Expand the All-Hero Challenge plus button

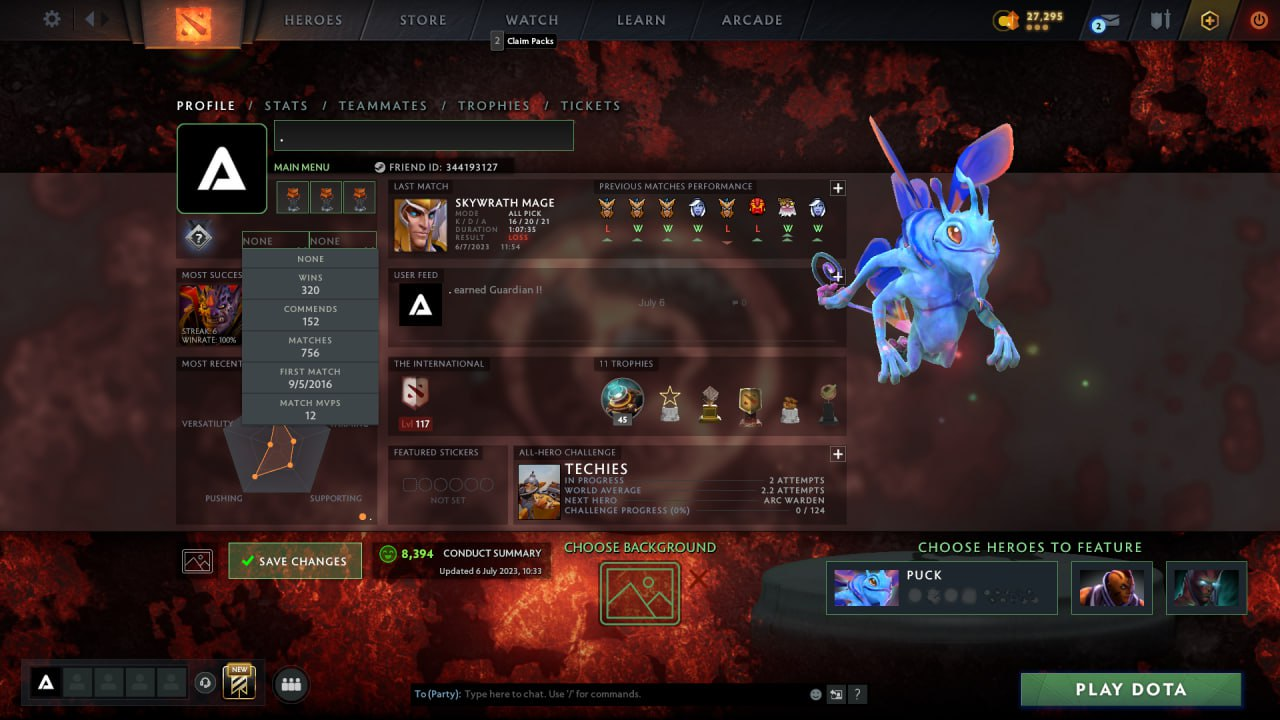tap(838, 454)
